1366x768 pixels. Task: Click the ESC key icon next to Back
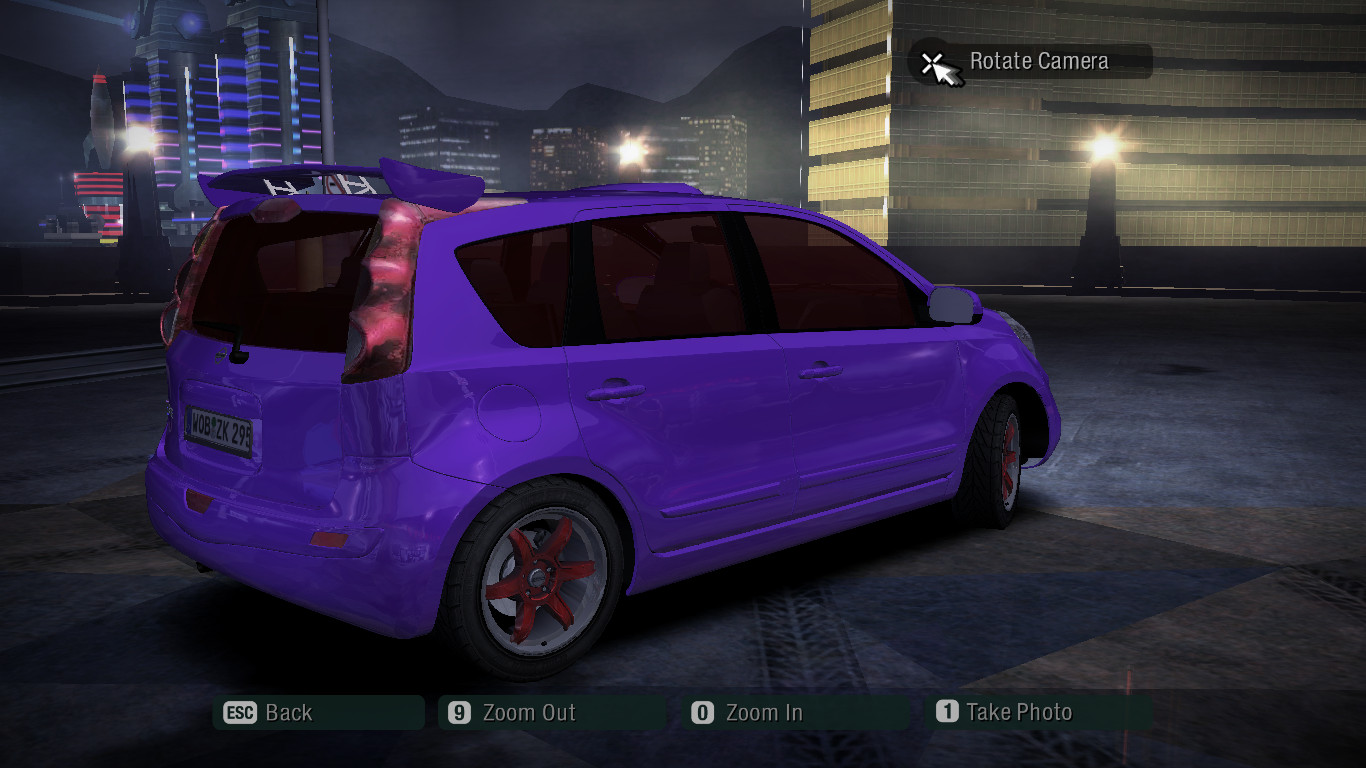click(x=242, y=712)
